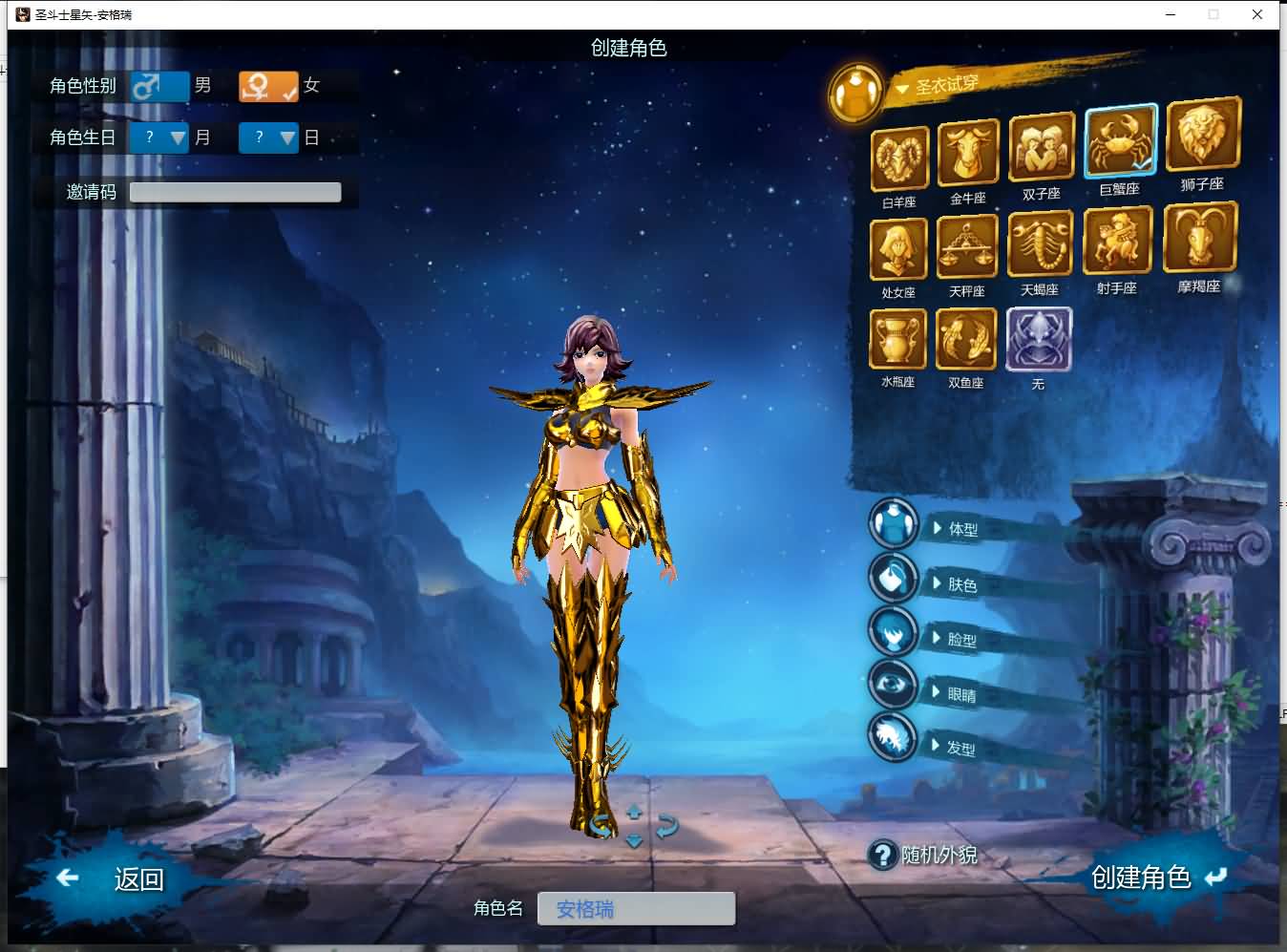Select the no-cloth (无) option

point(1039,339)
